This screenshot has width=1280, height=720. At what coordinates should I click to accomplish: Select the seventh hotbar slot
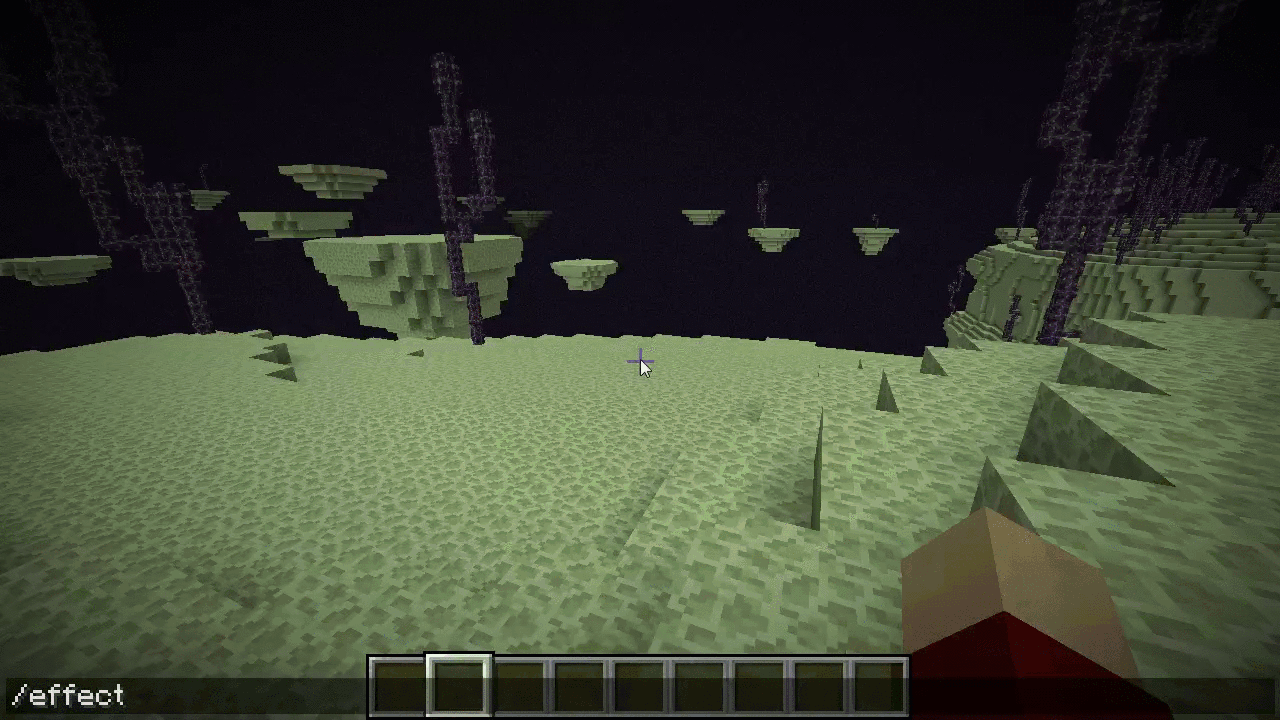(758, 685)
